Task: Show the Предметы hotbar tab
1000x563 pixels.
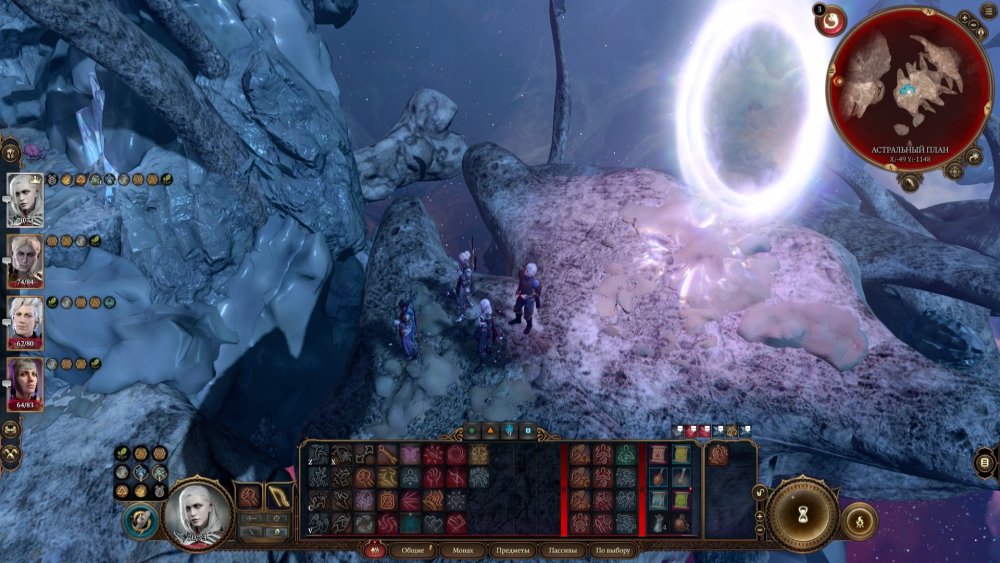Action: 512,550
